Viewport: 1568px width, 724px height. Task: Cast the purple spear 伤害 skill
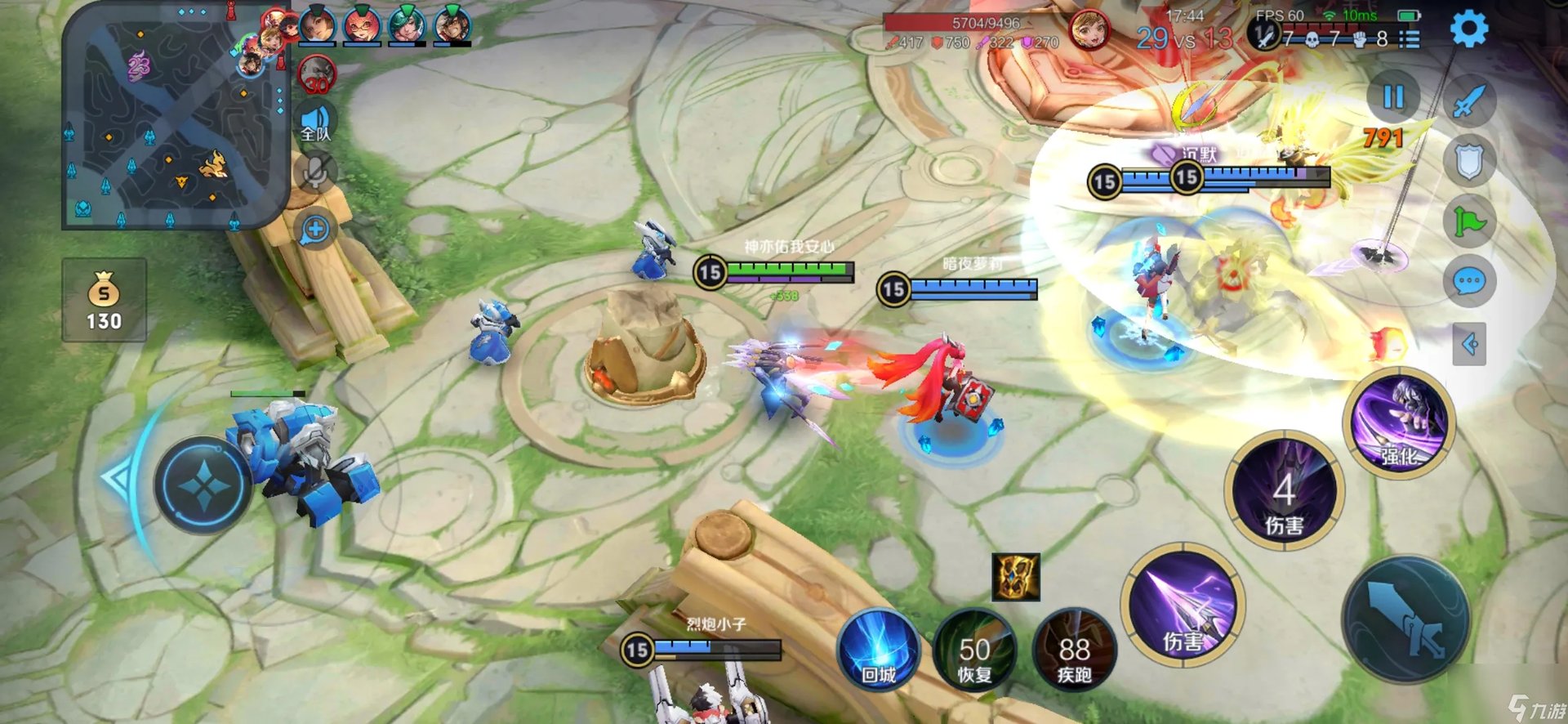pos(1183,606)
